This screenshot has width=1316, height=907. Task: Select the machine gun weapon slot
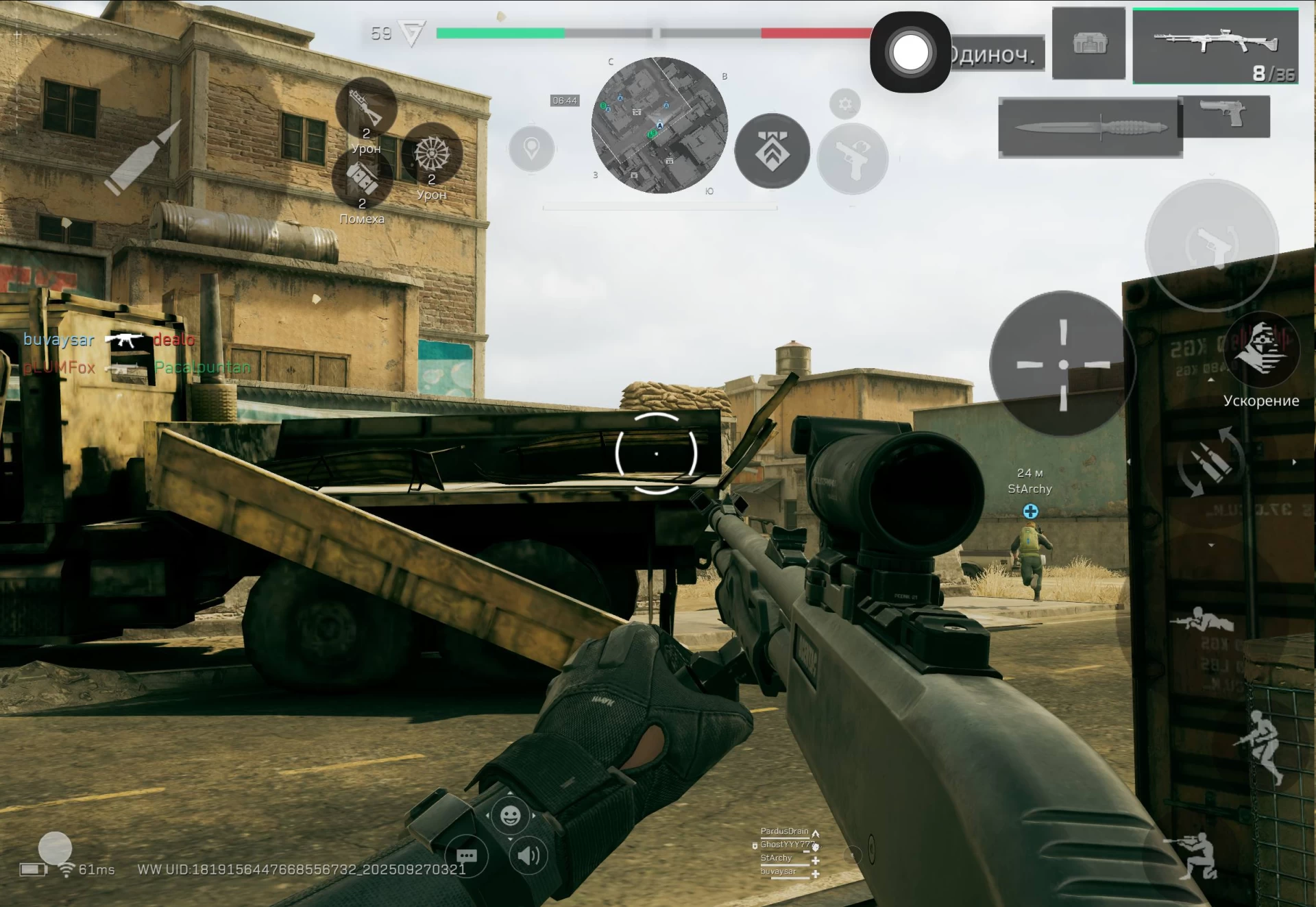(1215, 46)
